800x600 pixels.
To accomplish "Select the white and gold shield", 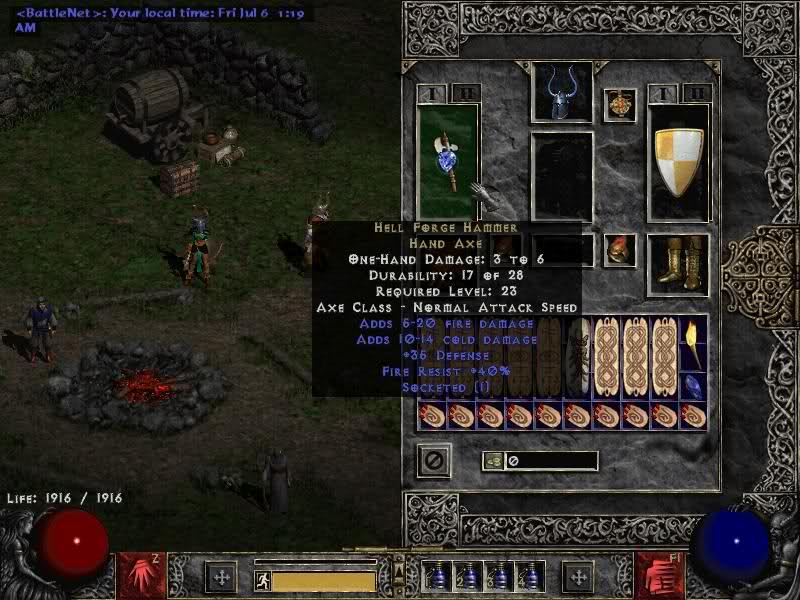I will click(678, 161).
